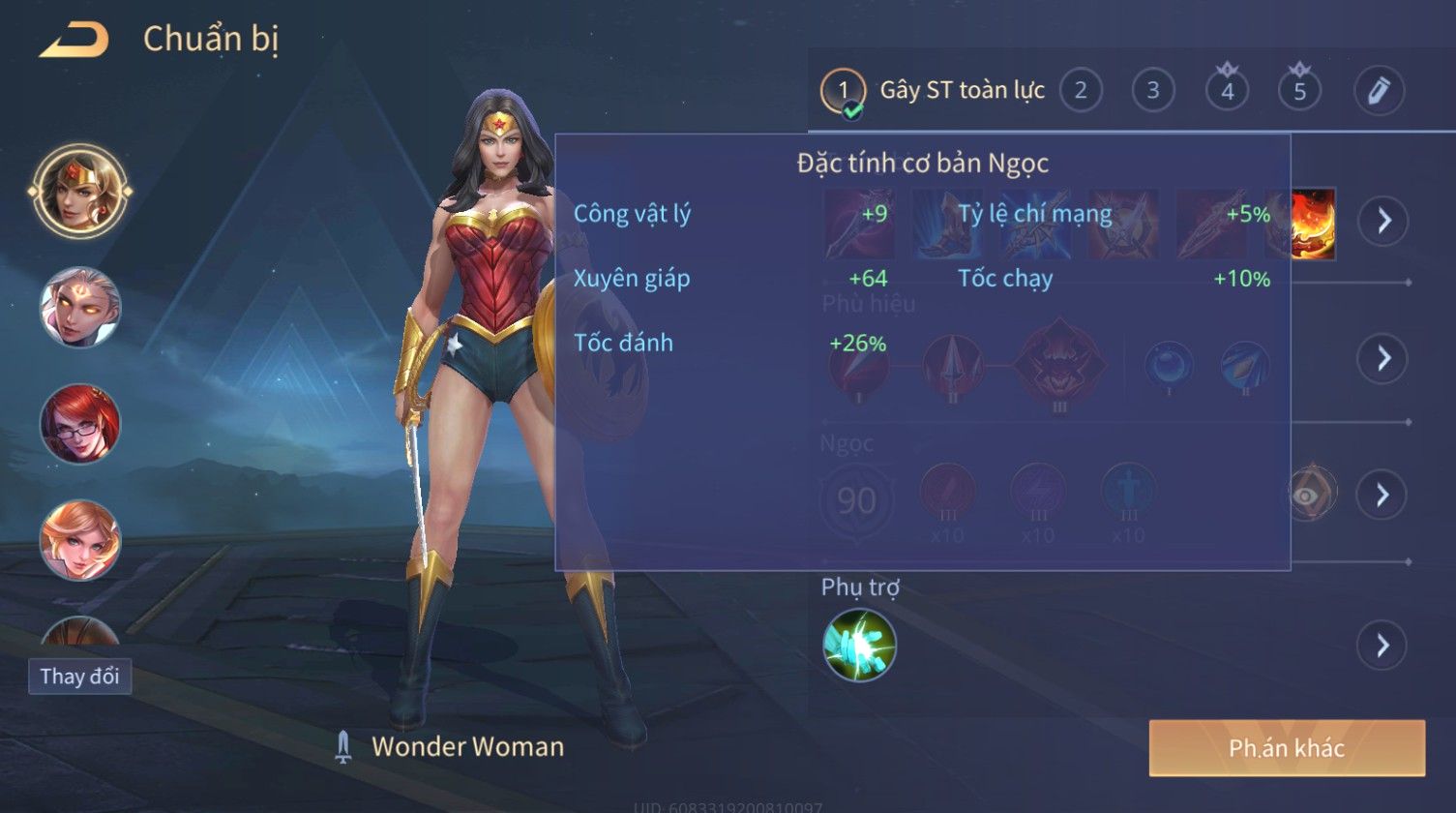Click the Thay đổi button
Image resolution: width=1456 pixels, height=813 pixels.
pyautogui.click(x=79, y=676)
